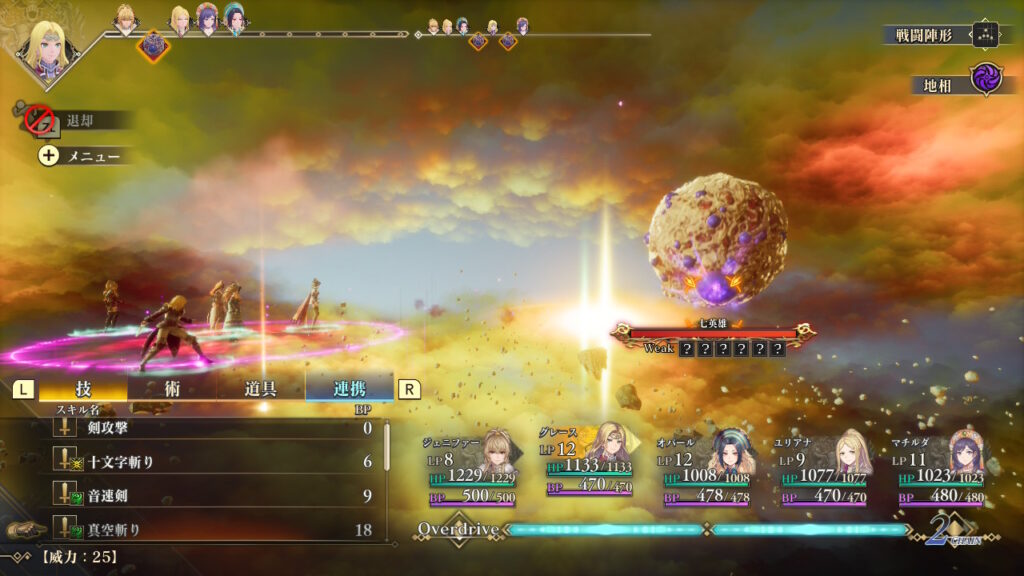Open the 戦闘陣形 battle formation panel
This screenshot has height=576, width=1024.
pyautogui.click(x=942, y=35)
